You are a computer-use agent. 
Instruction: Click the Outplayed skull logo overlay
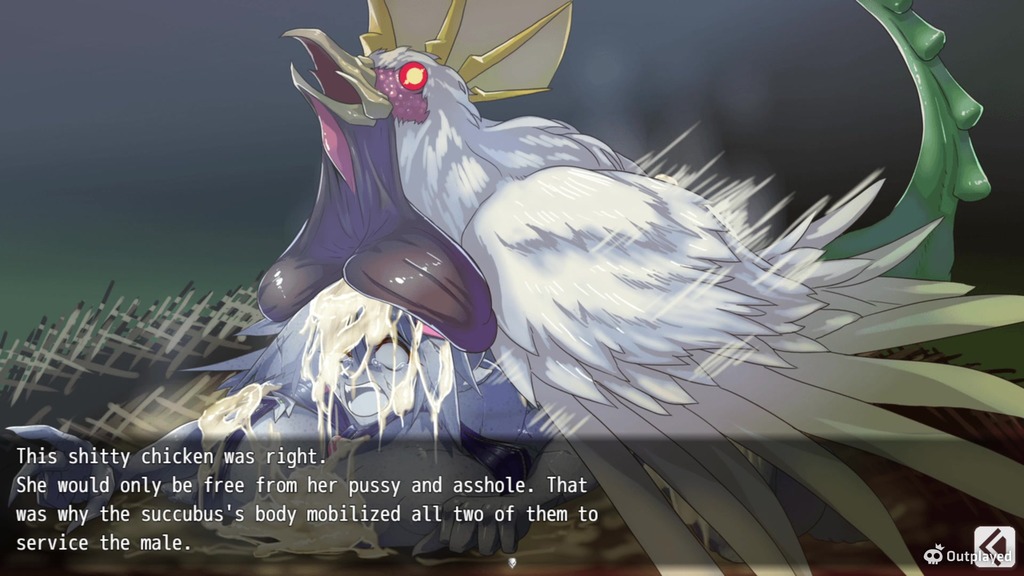pos(934,555)
